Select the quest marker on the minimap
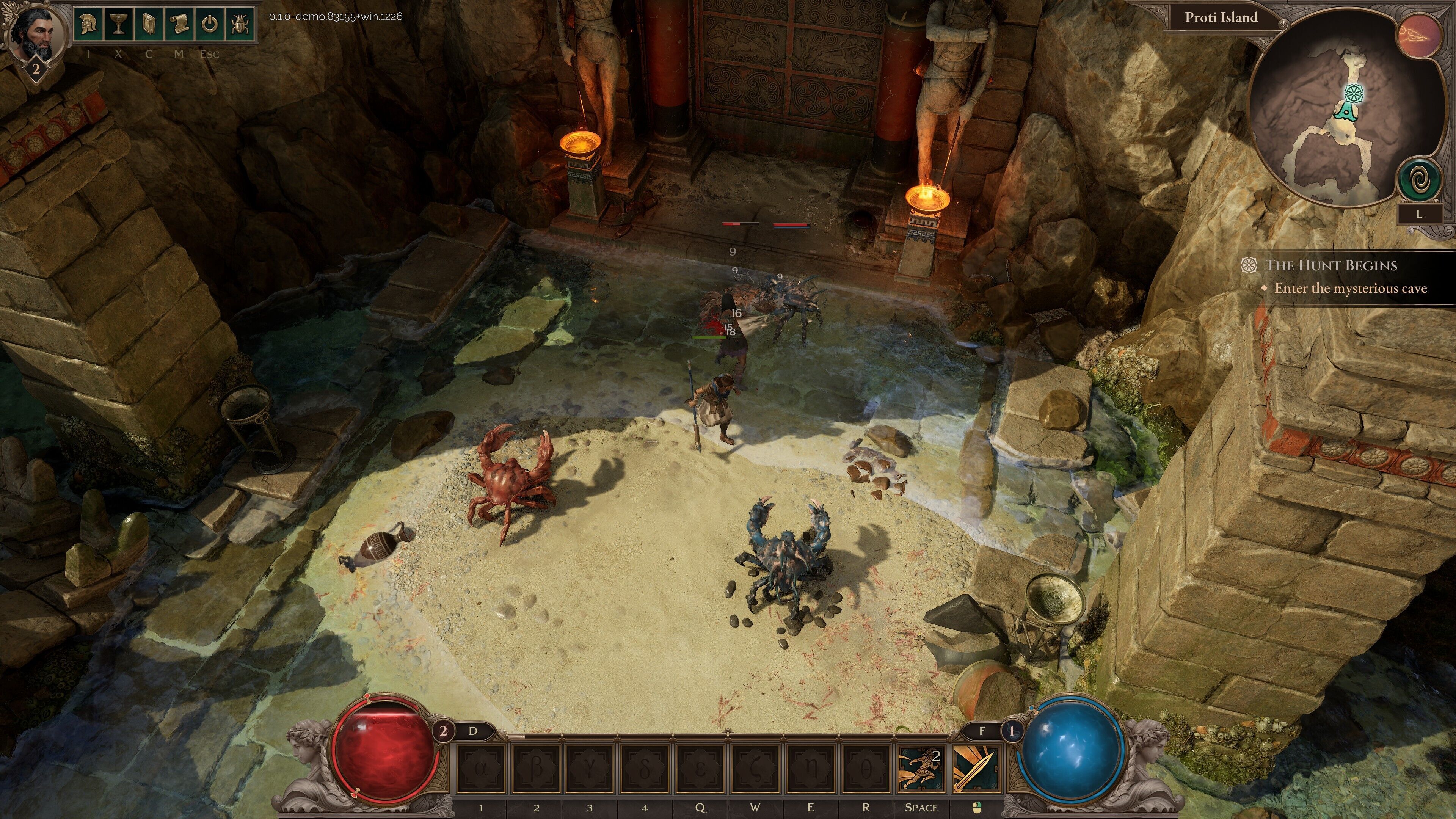The image size is (1456, 819). point(1353,93)
